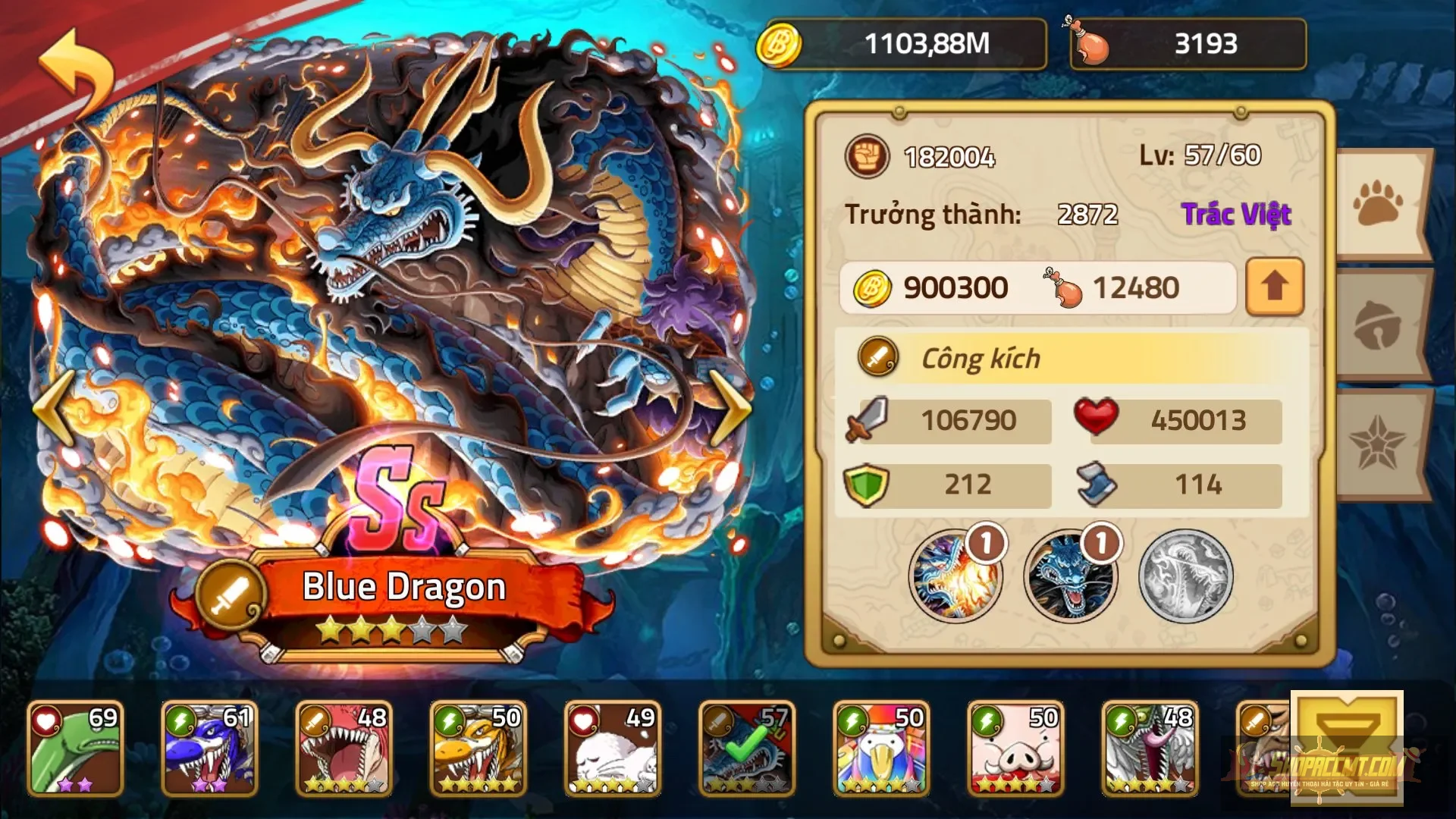1456x819 pixels.
Task: Click the fourth star under Blue Dragon
Action: [x=422, y=628]
